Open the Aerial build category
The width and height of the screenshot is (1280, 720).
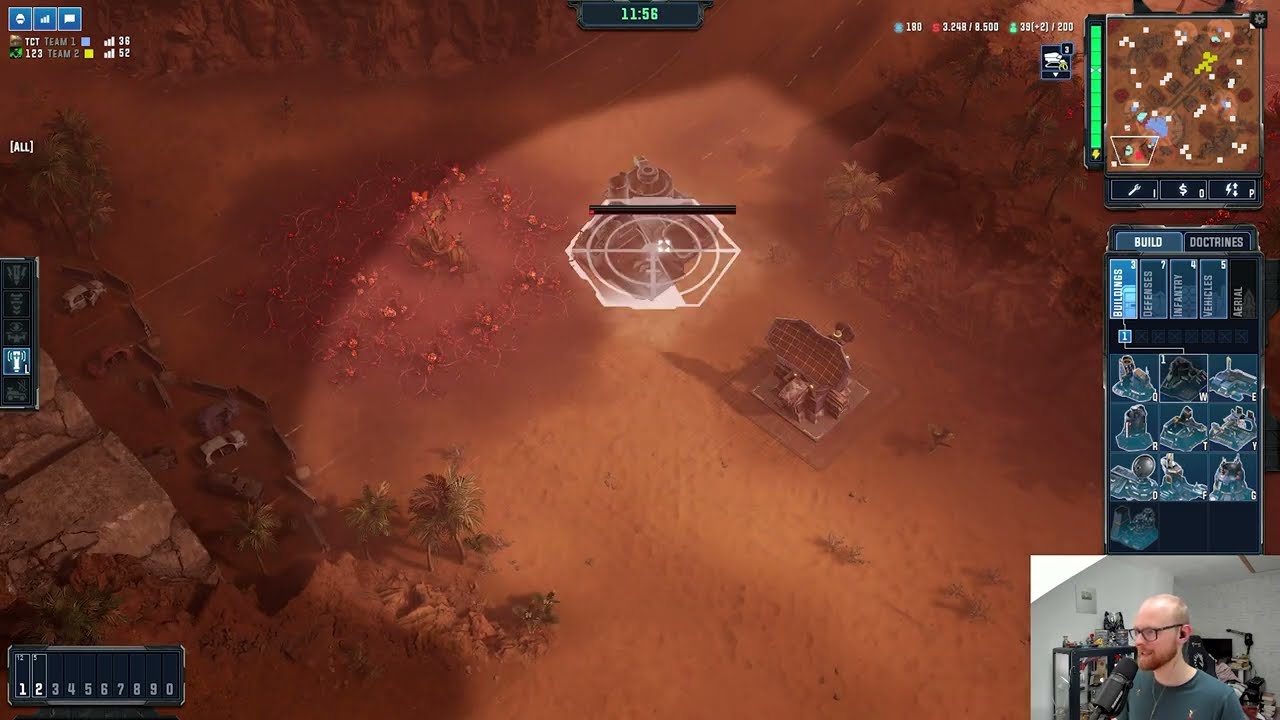point(1240,290)
